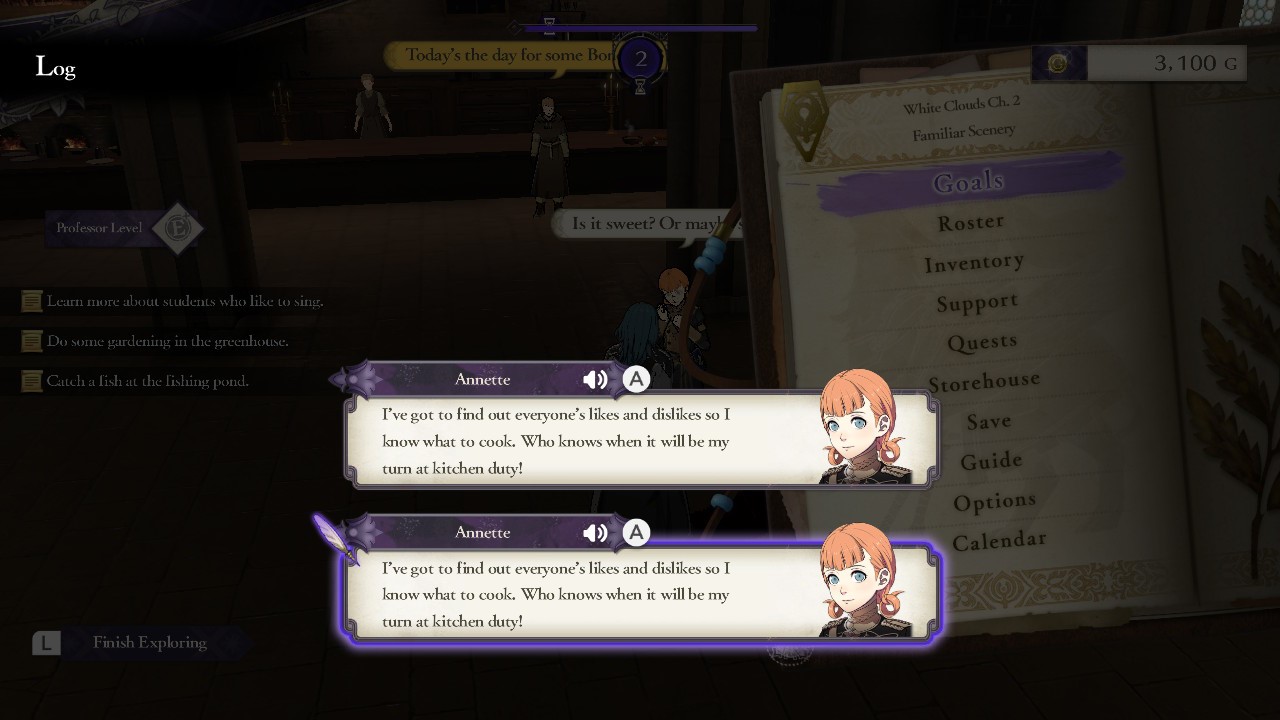1280x720 pixels.
Task: Click the L button icon beside Finish Exploring
Action: coord(45,643)
